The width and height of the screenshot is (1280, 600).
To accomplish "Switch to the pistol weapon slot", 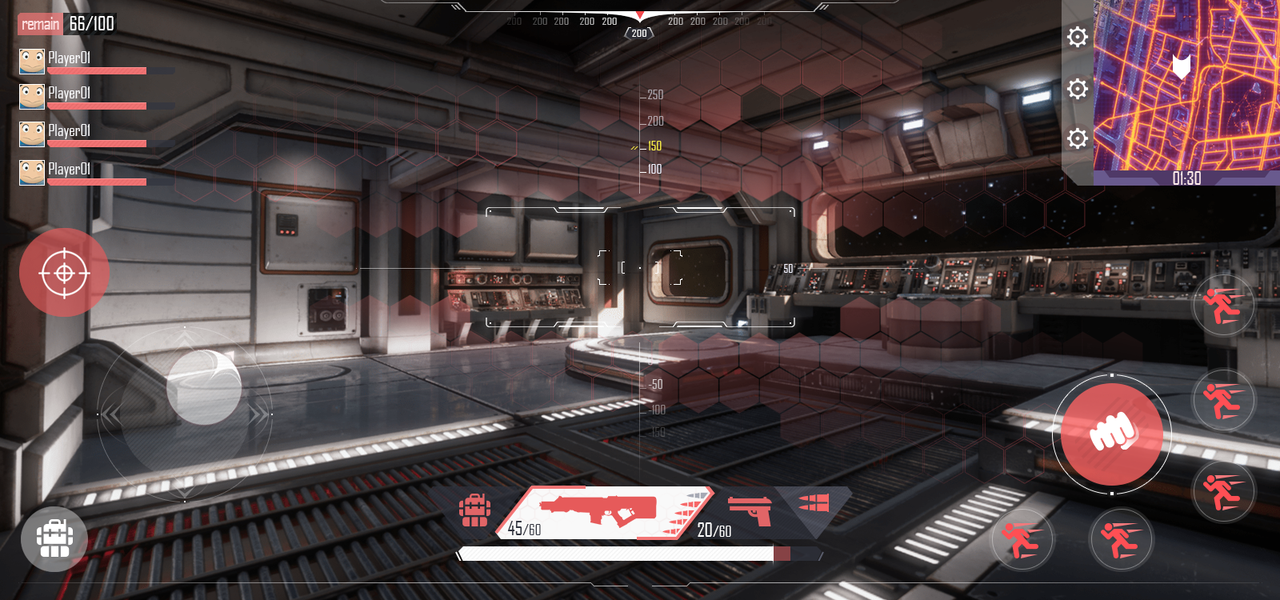I will coord(750,512).
